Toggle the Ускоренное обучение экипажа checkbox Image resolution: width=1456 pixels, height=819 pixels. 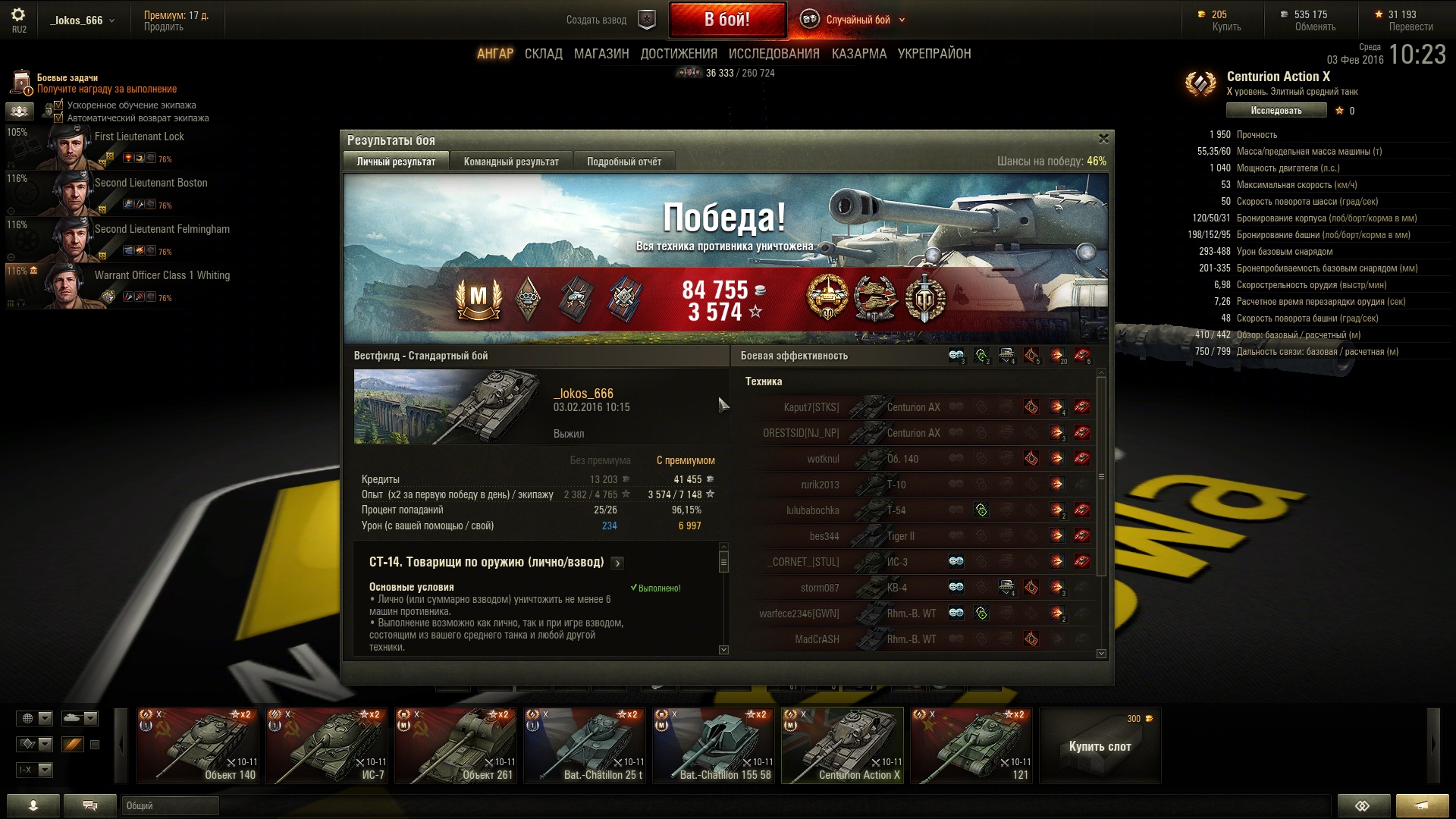coord(59,105)
